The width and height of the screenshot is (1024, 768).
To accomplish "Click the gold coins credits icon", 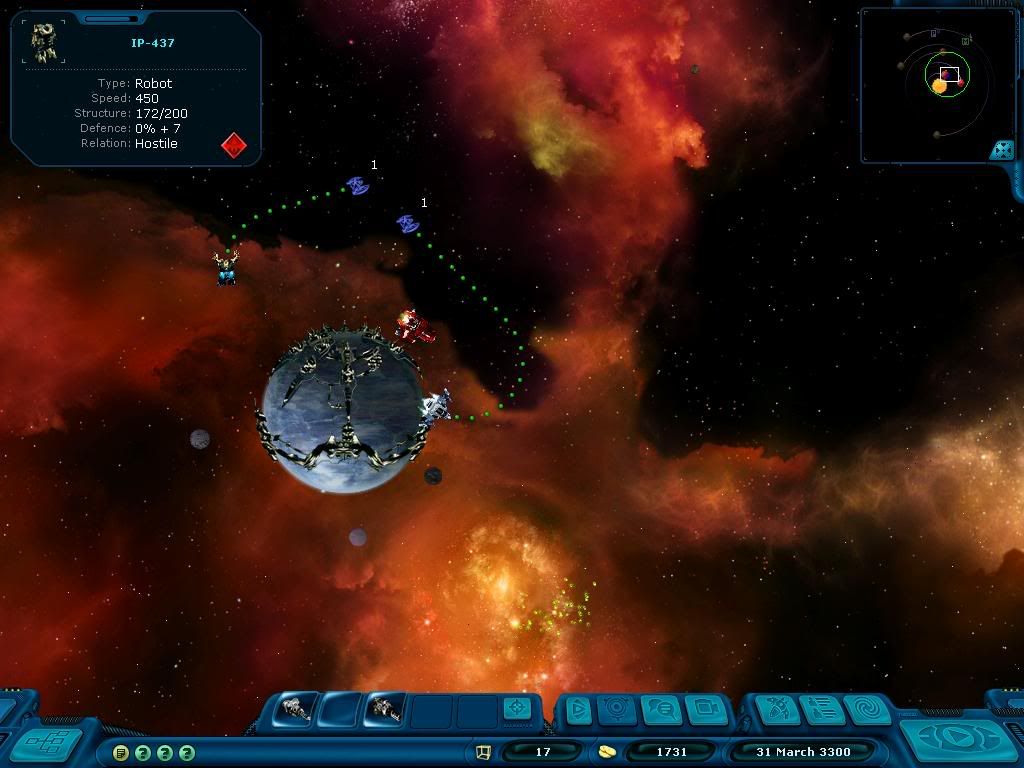I will click(607, 752).
